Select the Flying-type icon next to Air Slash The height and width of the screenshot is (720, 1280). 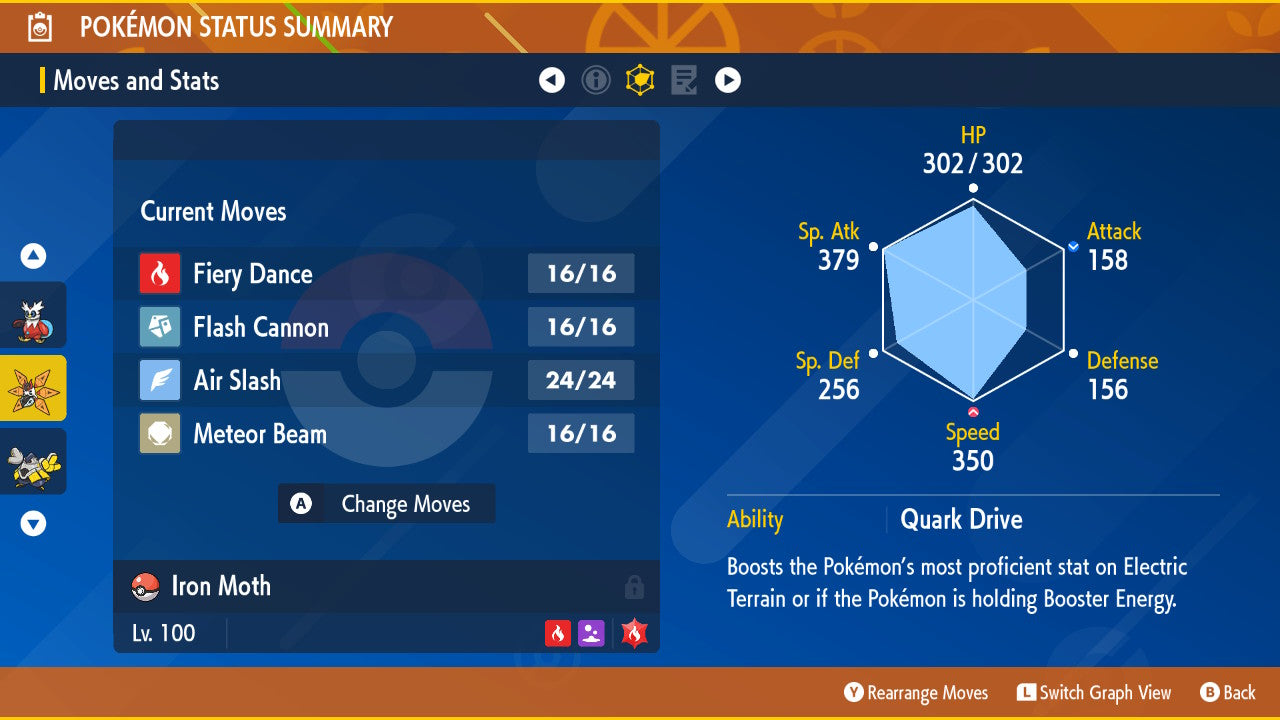tap(160, 380)
